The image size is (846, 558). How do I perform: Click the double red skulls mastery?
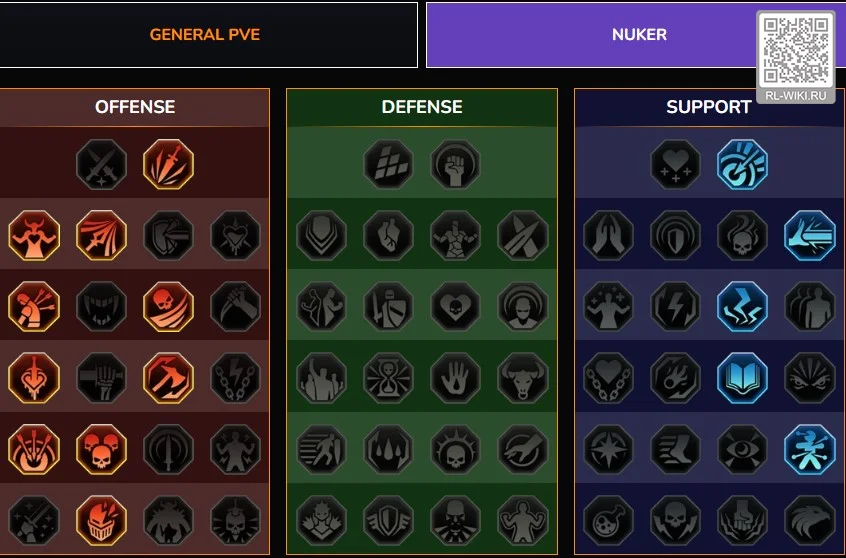[102, 449]
